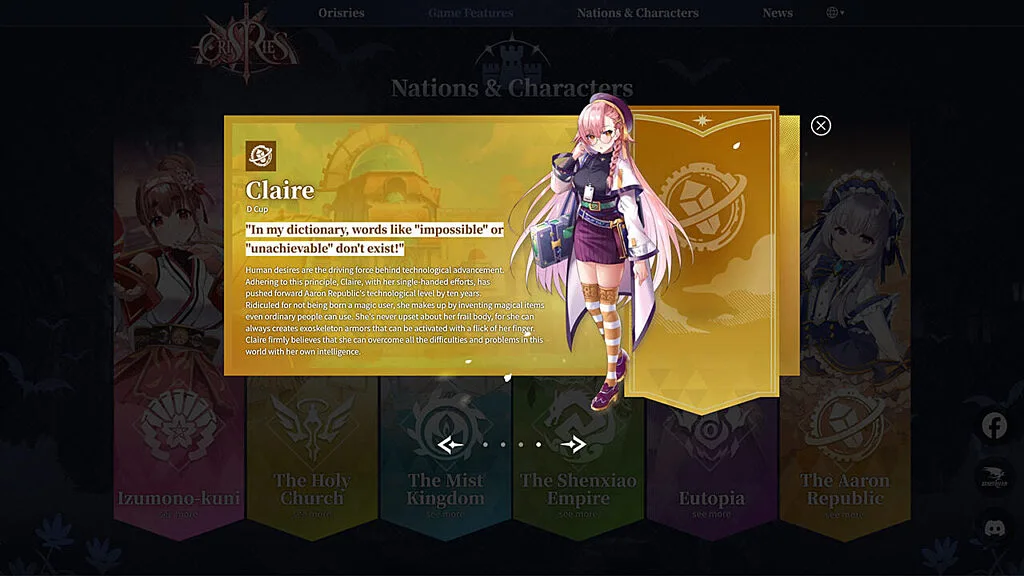The height and width of the screenshot is (576, 1024).
Task: Open the News page
Action: [777, 13]
